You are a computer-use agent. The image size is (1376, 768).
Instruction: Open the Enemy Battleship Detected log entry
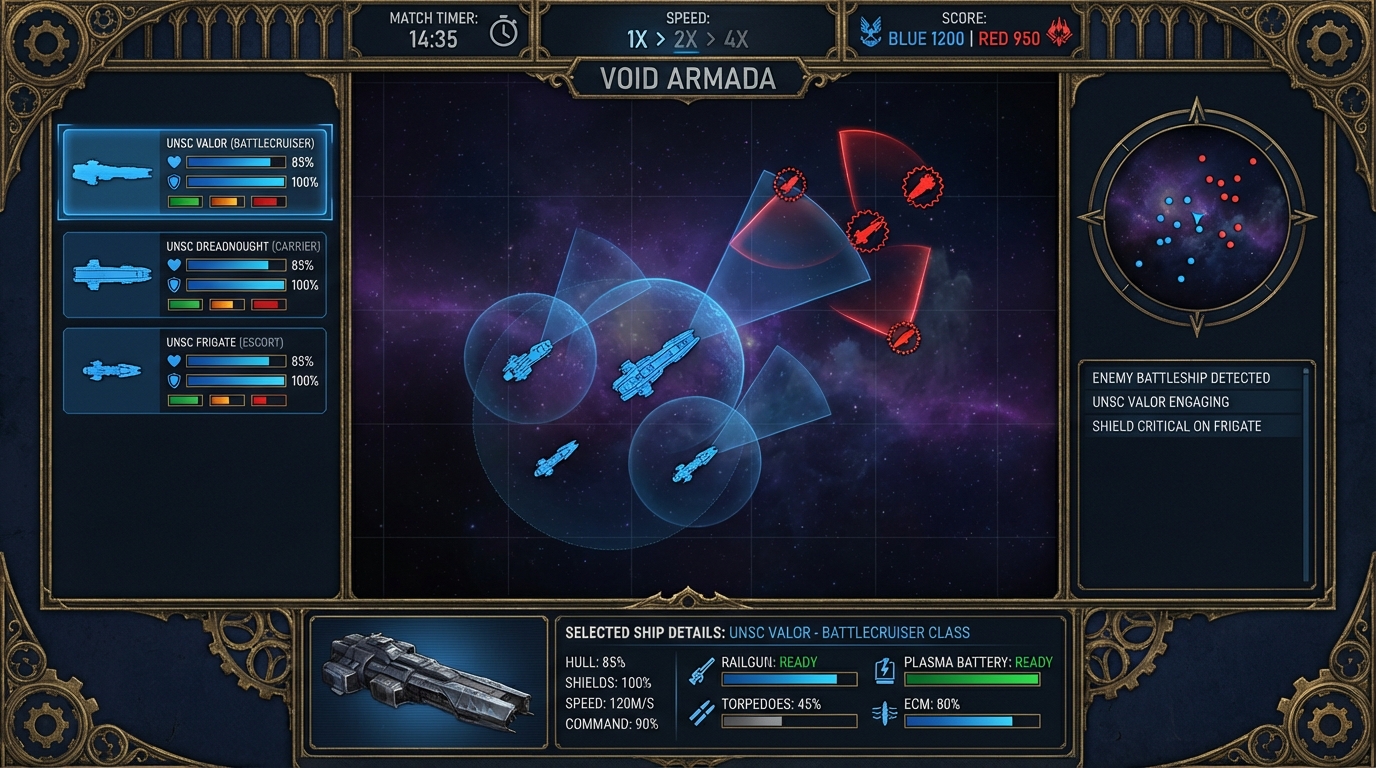pos(1179,378)
